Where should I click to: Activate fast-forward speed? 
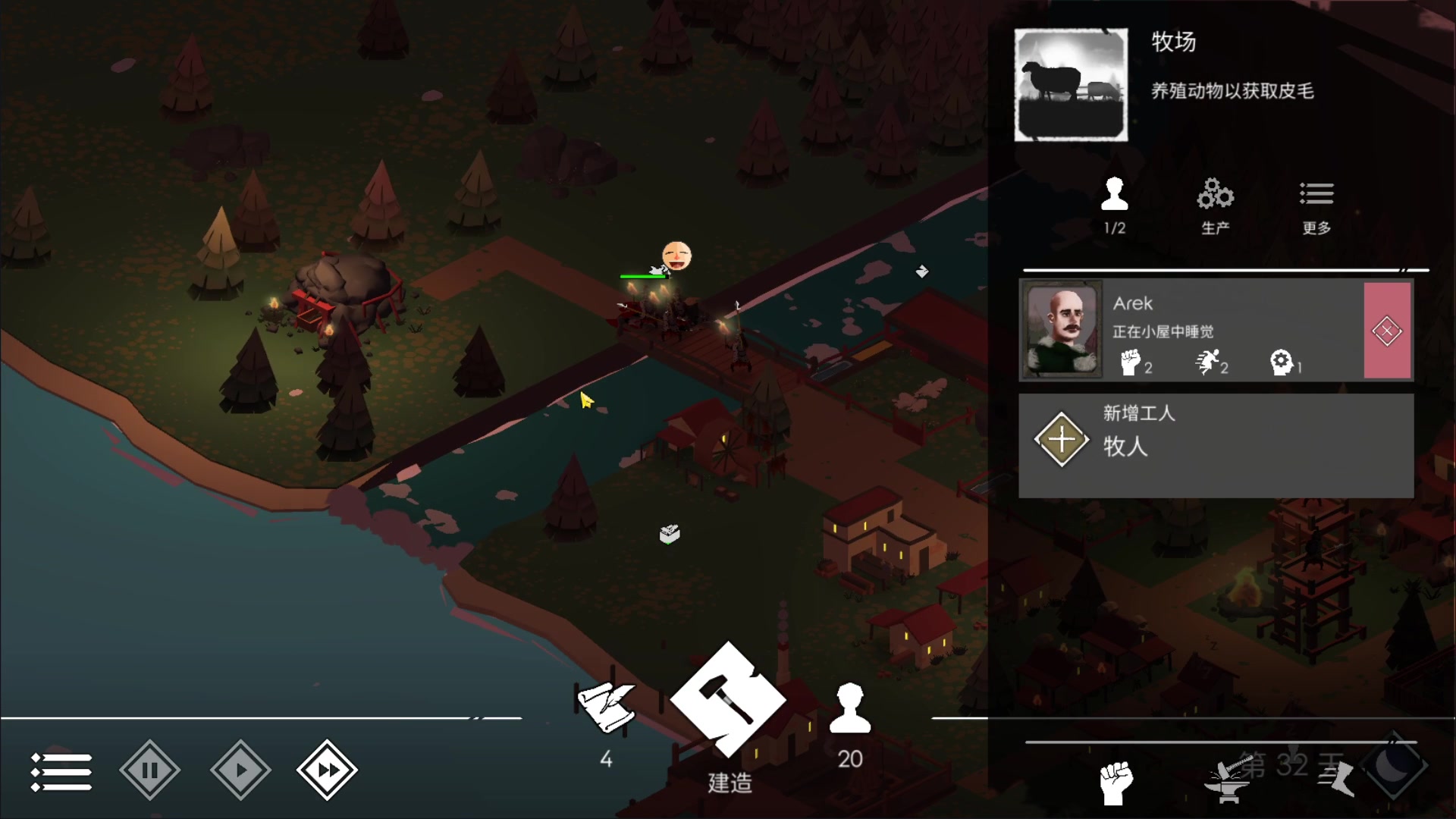tap(327, 770)
